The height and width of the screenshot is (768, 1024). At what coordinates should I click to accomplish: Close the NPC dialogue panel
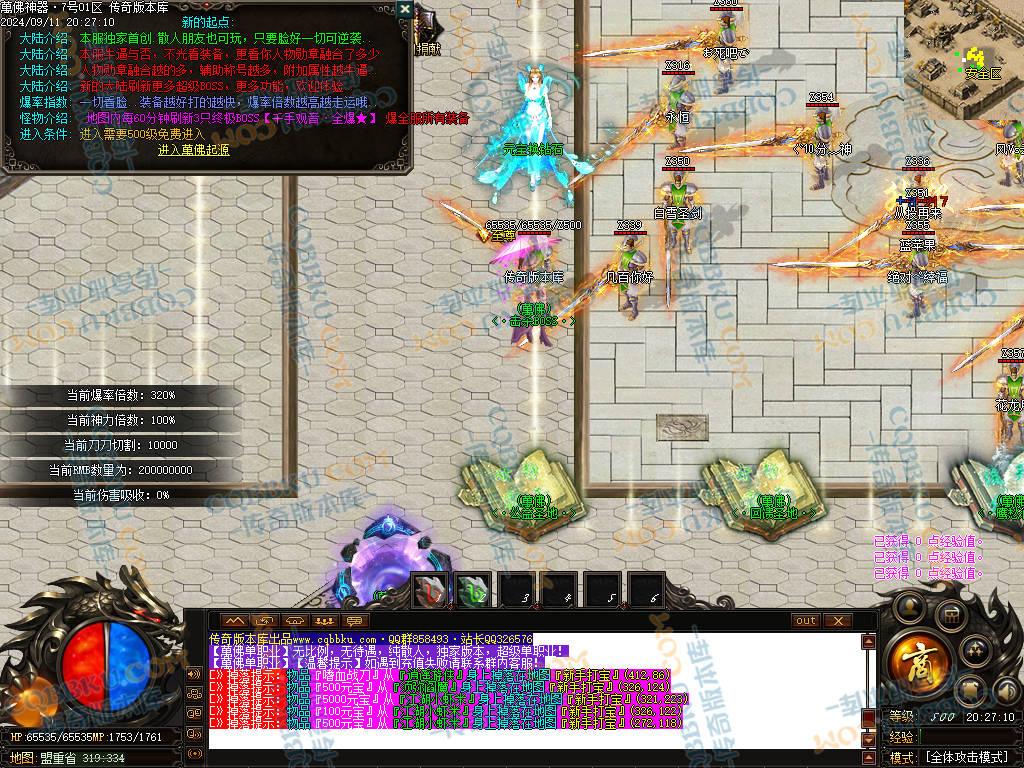404,9
